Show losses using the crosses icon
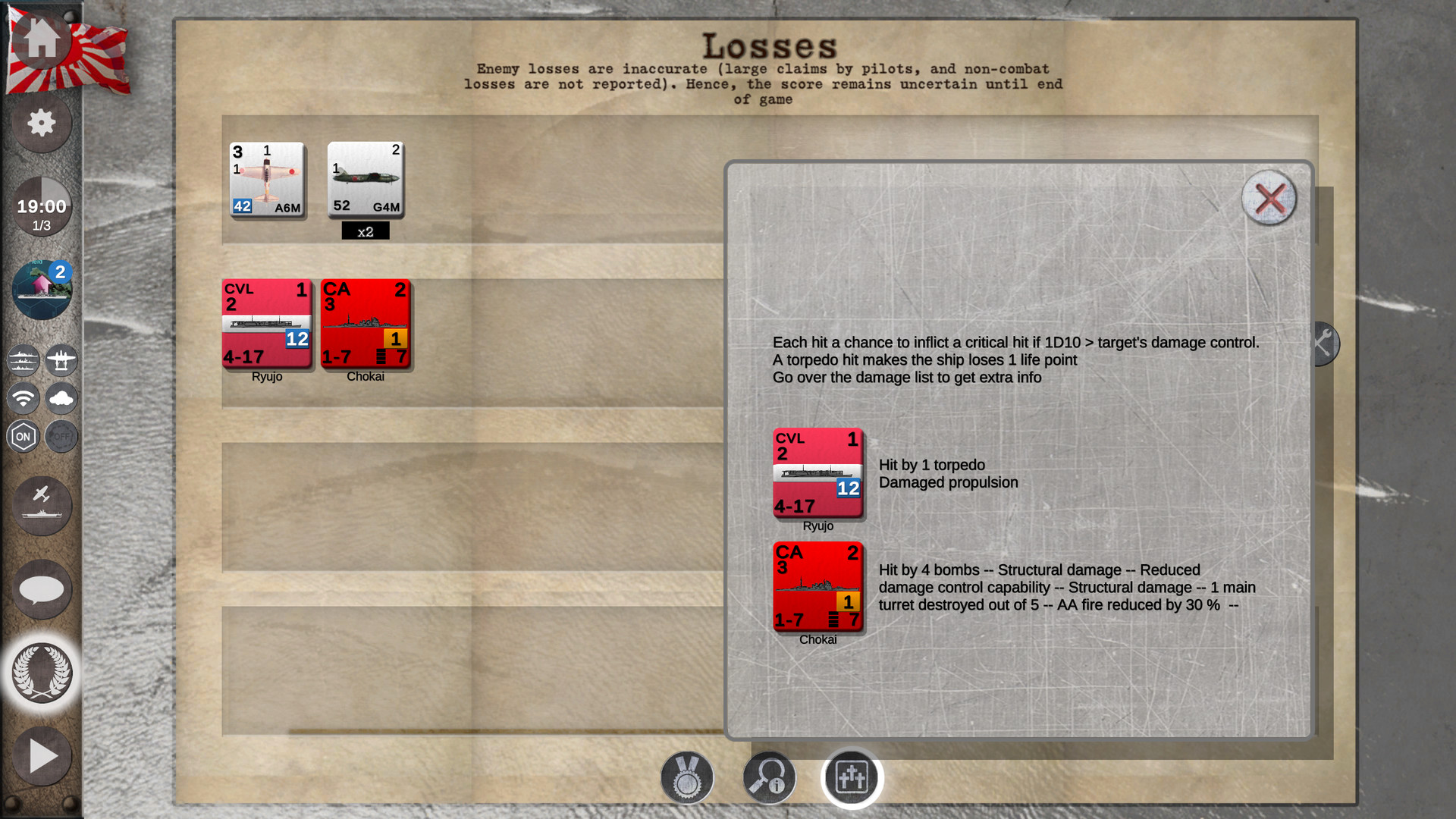The height and width of the screenshot is (819, 1456). (x=851, y=777)
